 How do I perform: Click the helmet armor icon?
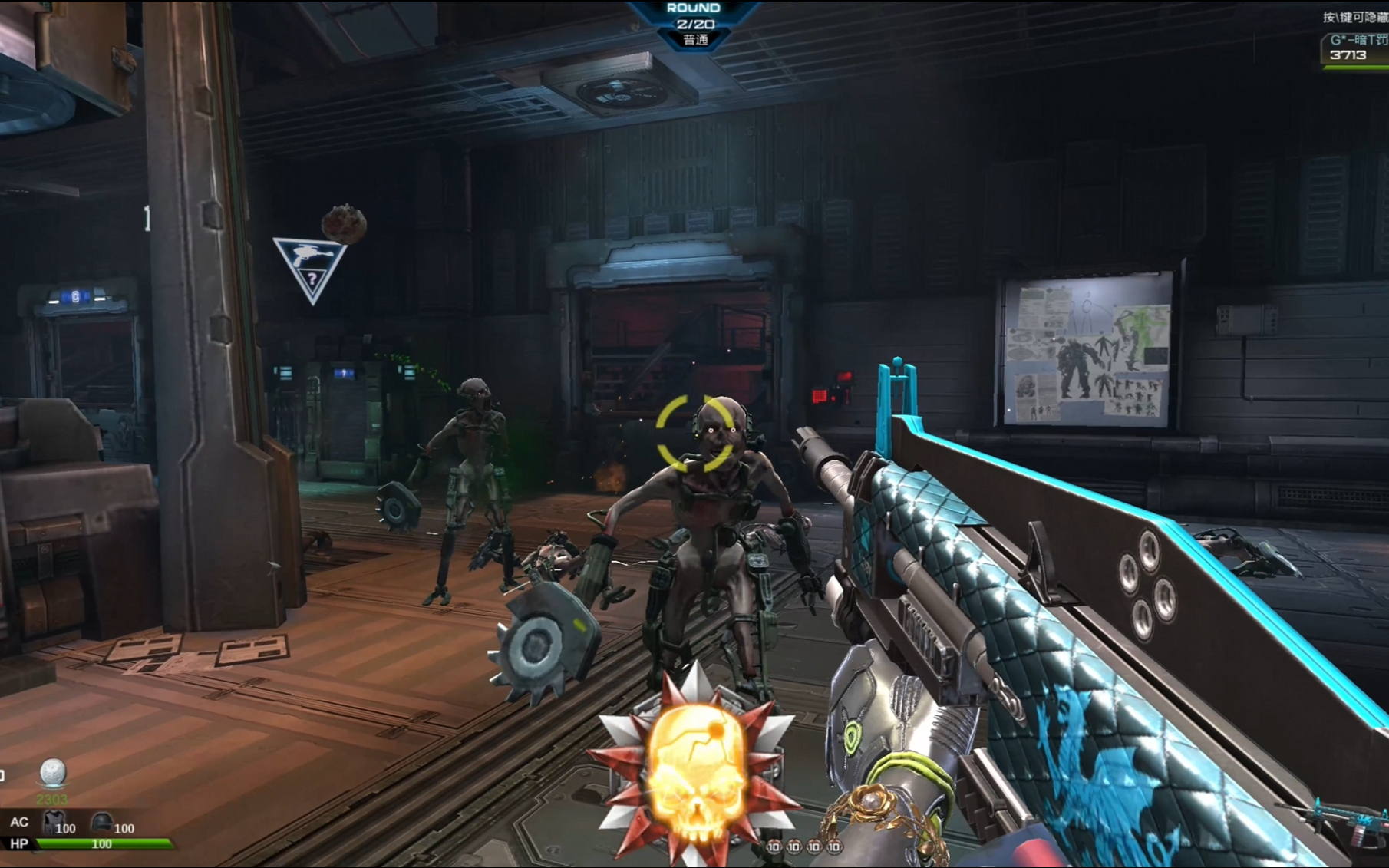pyautogui.click(x=101, y=823)
